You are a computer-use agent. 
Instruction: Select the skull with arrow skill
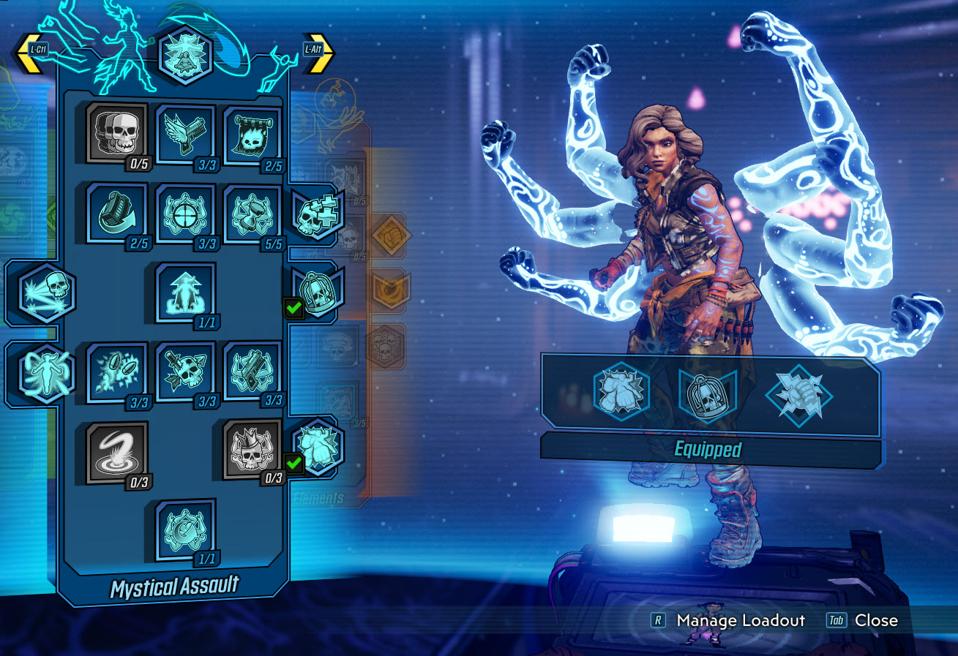pyautogui.click(x=185, y=370)
